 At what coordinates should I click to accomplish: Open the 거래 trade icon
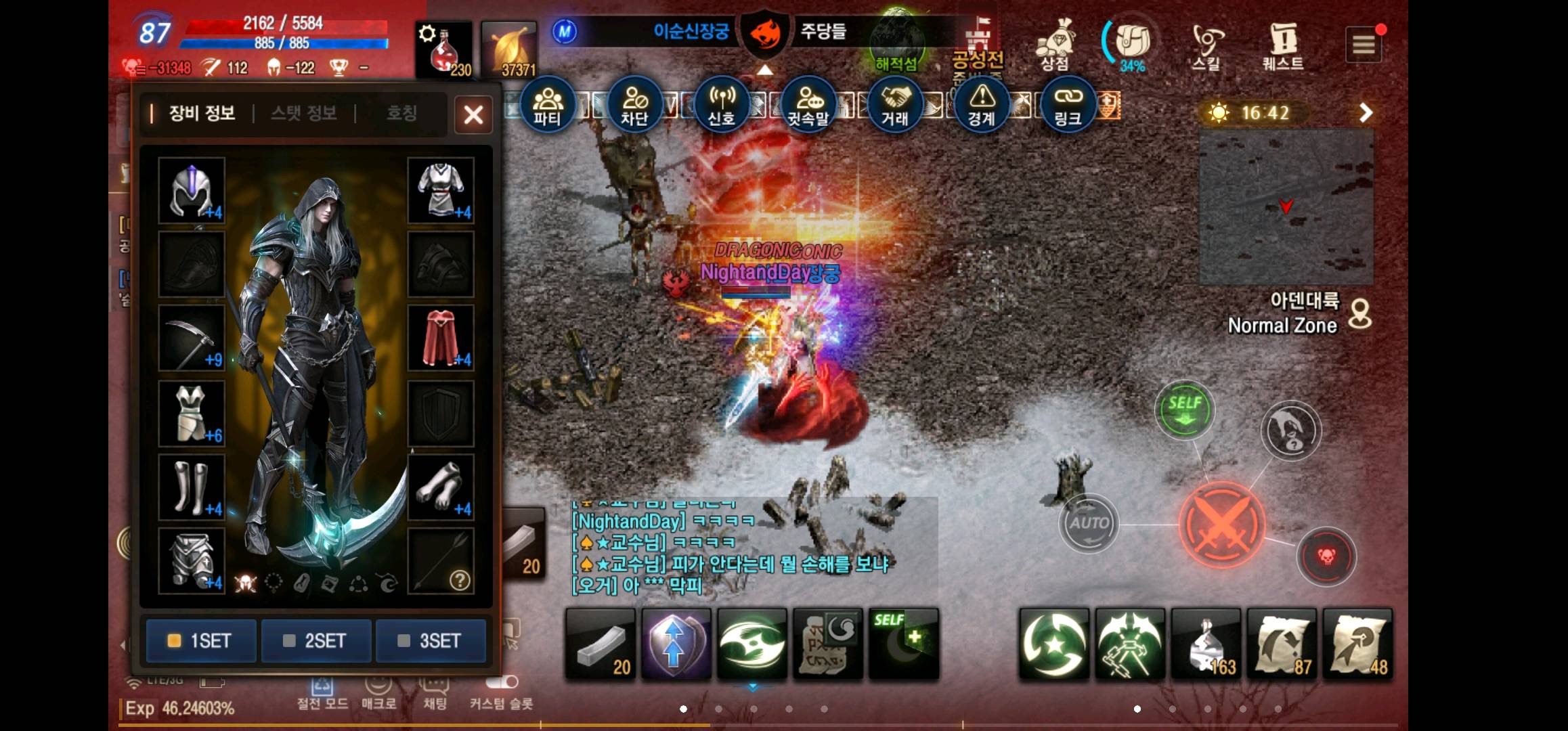[x=895, y=105]
